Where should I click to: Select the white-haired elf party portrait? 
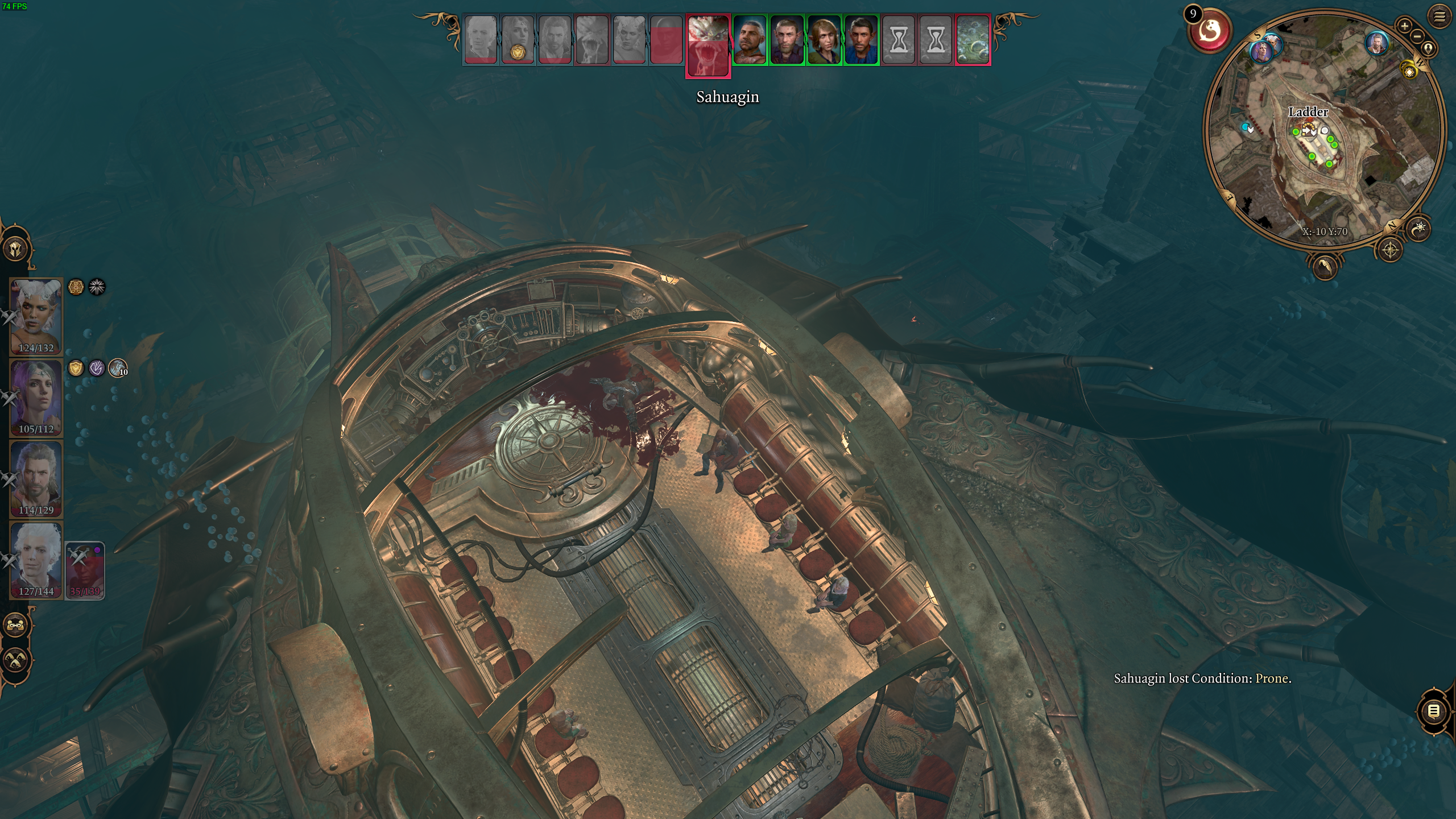point(36,559)
